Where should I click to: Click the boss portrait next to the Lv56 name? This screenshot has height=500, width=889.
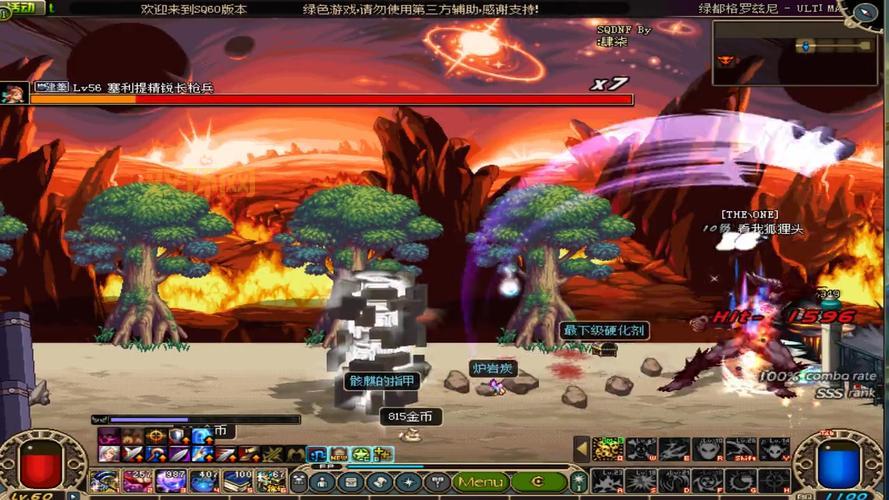[x=14, y=93]
